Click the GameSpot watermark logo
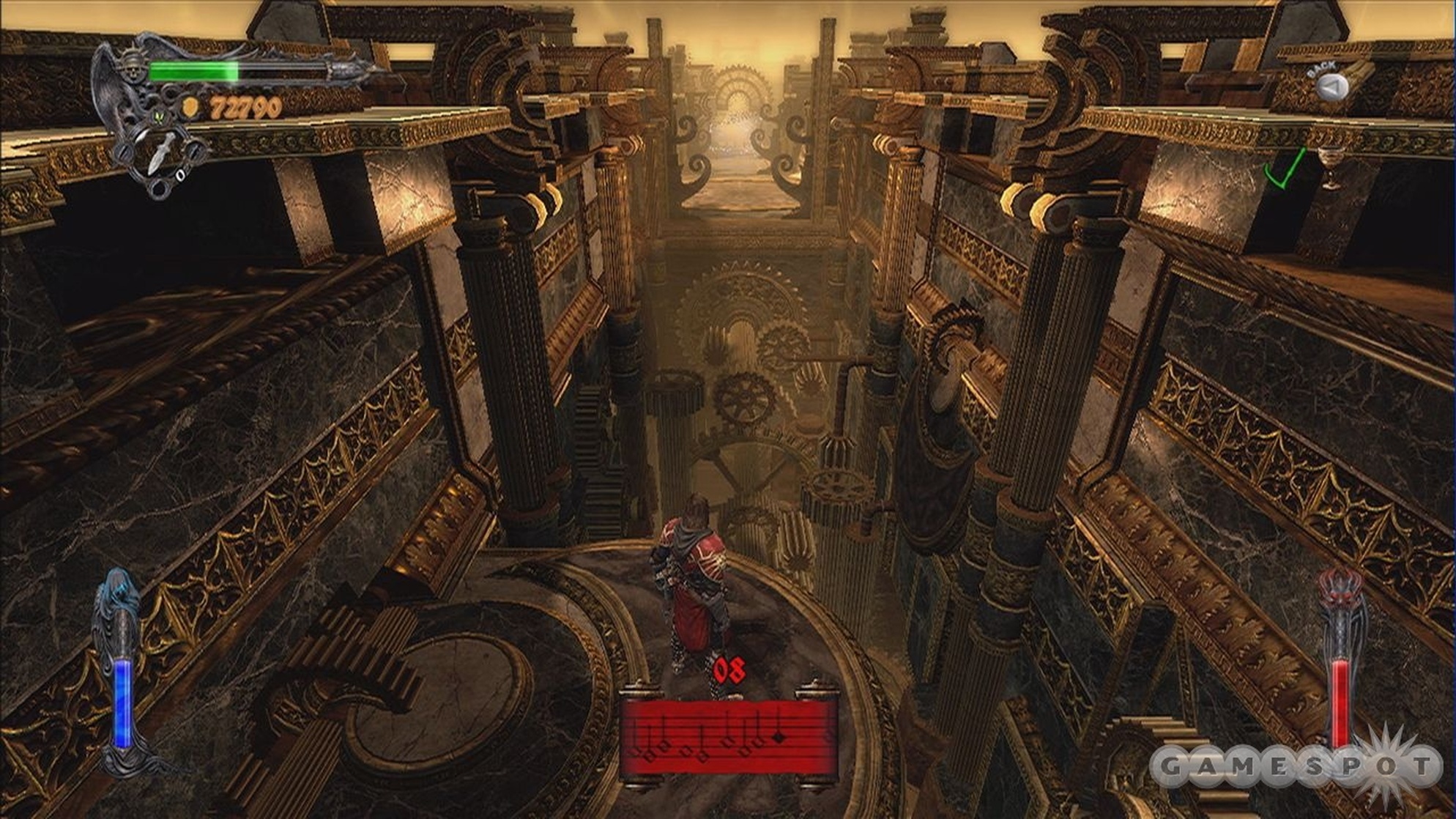Viewport: 1456px width, 819px height. coord(1295,766)
